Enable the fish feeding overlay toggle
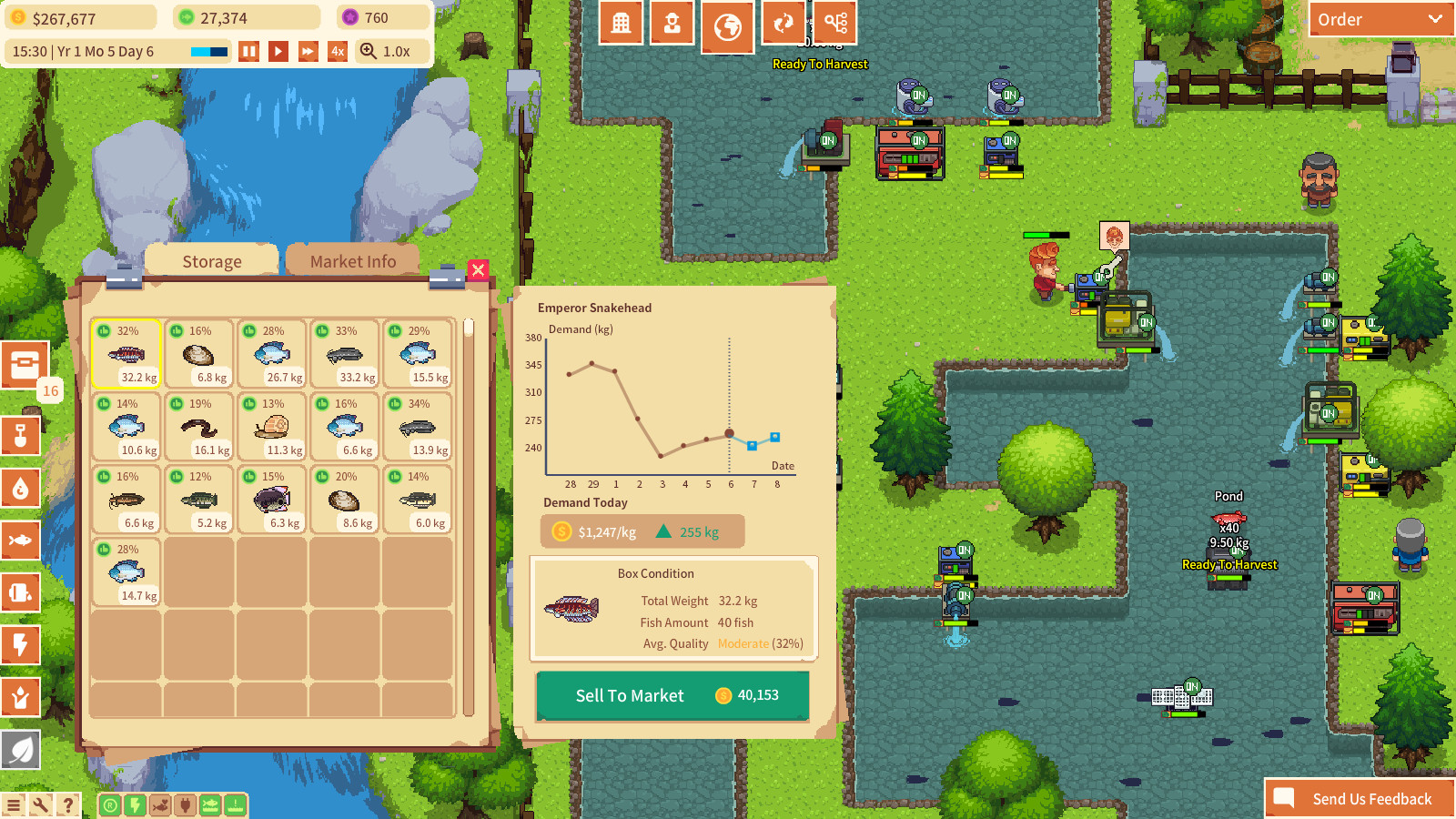The height and width of the screenshot is (819, 1456). [x=158, y=804]
